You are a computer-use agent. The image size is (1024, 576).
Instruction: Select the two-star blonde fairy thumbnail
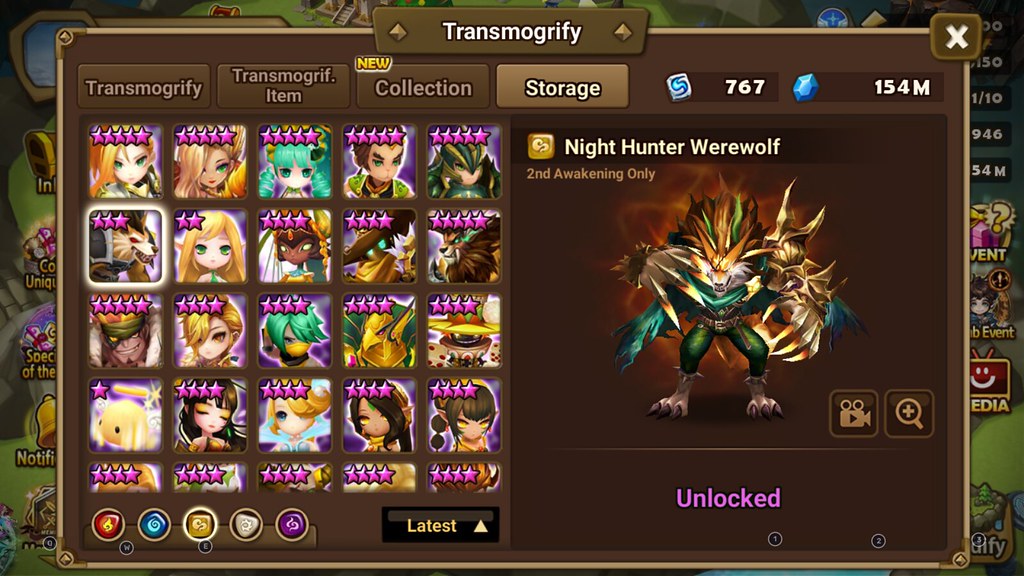pos(210,246)
